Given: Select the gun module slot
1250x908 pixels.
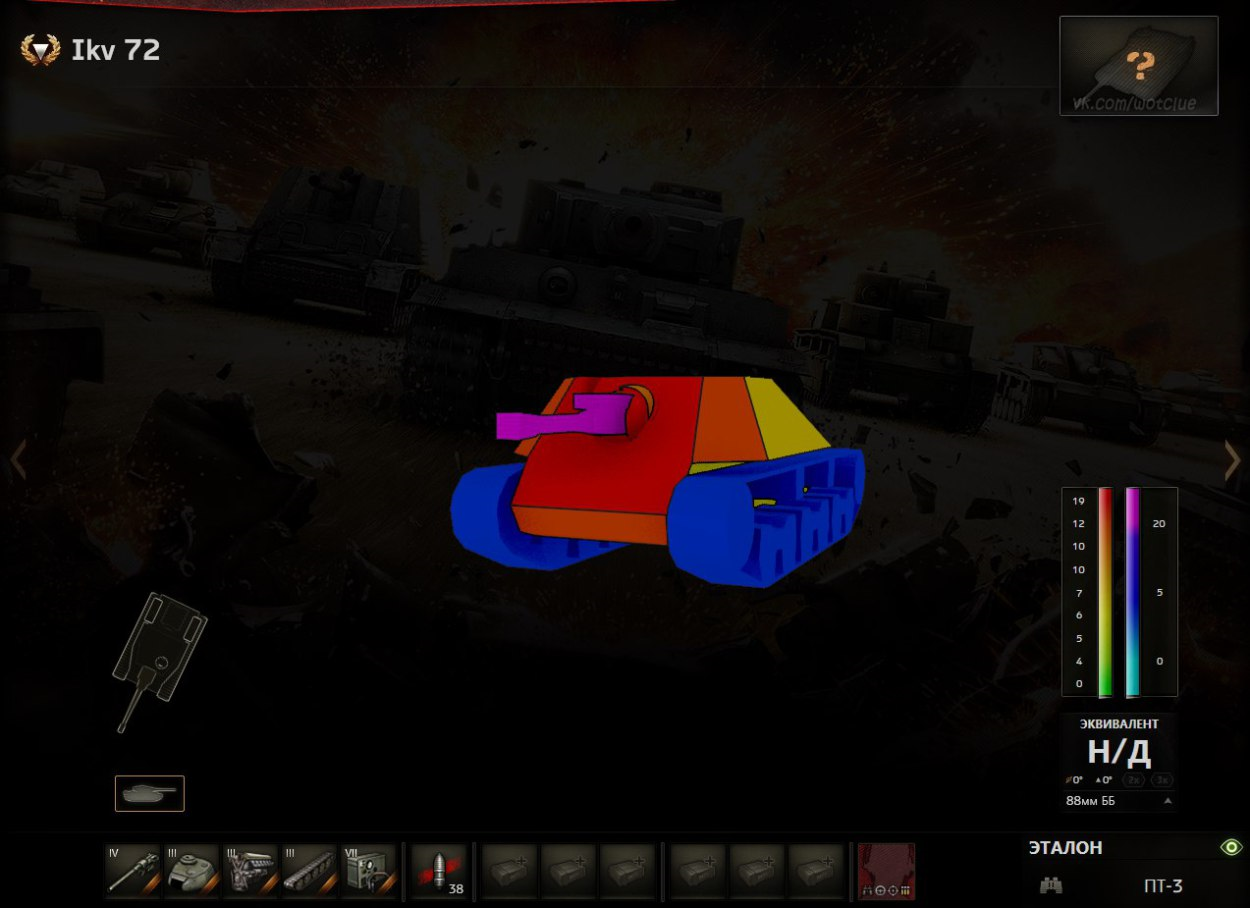Looking at the screenshot, I should (133, 871).
